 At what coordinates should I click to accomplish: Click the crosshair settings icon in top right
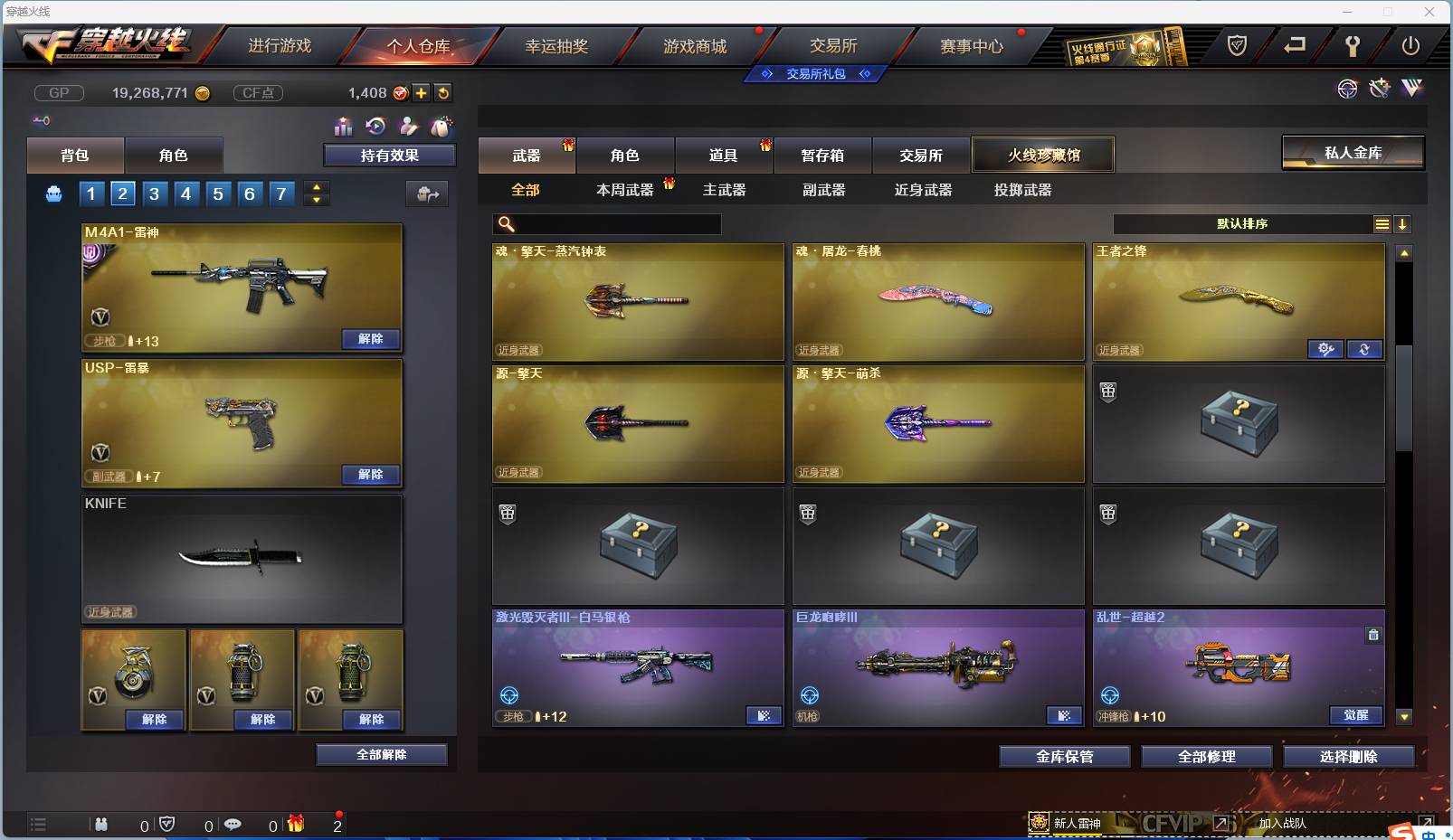(1347, 89)
